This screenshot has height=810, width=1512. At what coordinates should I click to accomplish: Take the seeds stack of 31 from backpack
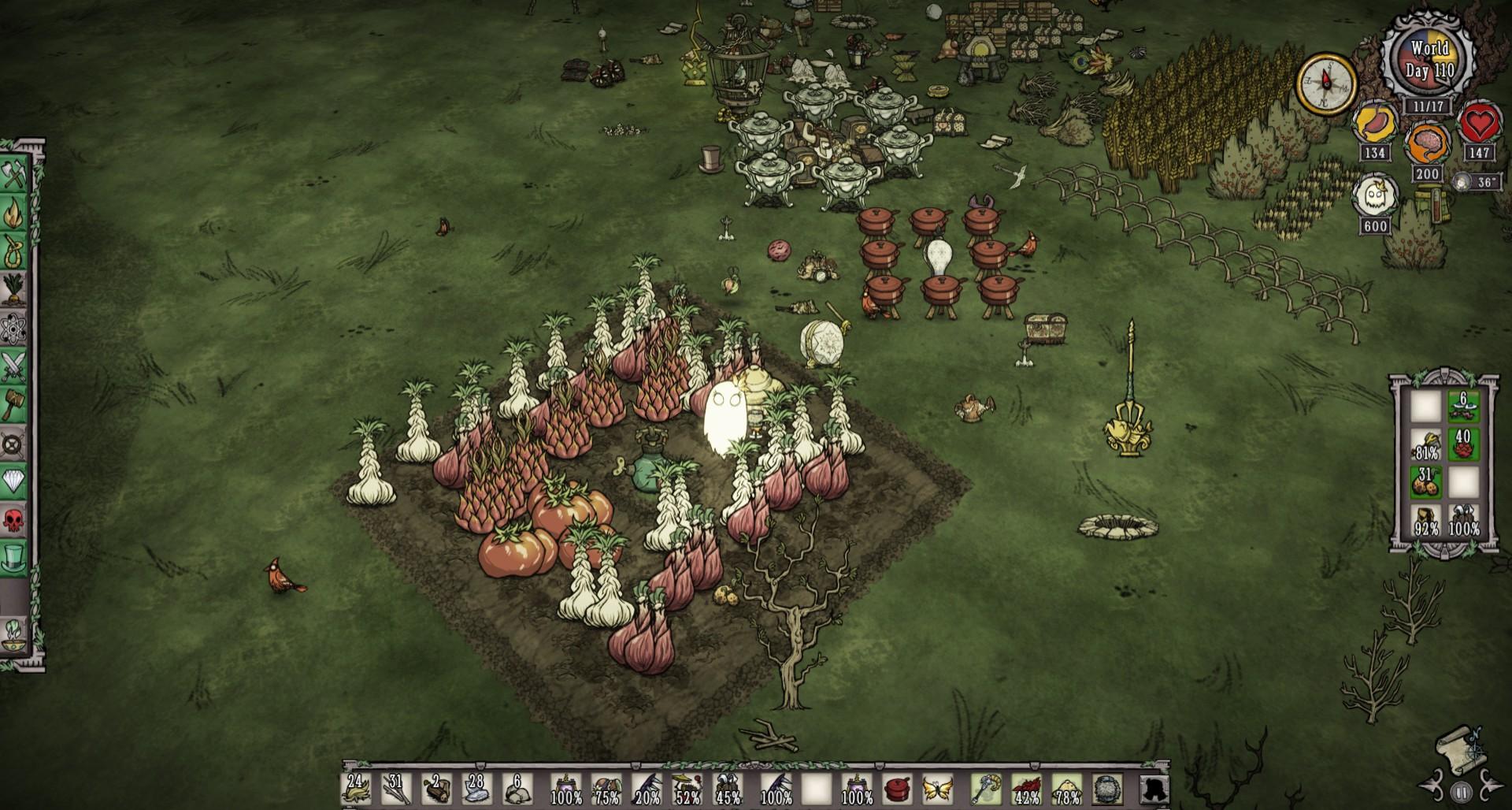(x=1425, y=481)
